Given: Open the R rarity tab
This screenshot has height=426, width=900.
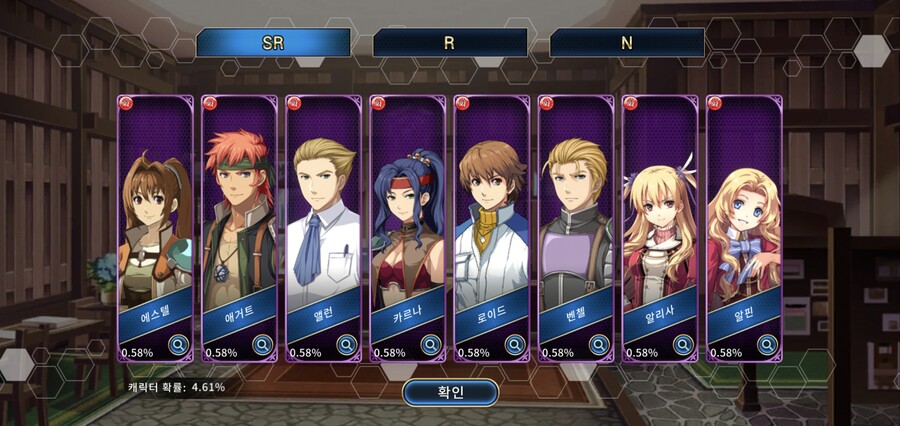Looking at the screenshot, I should [x=450, y=43].
